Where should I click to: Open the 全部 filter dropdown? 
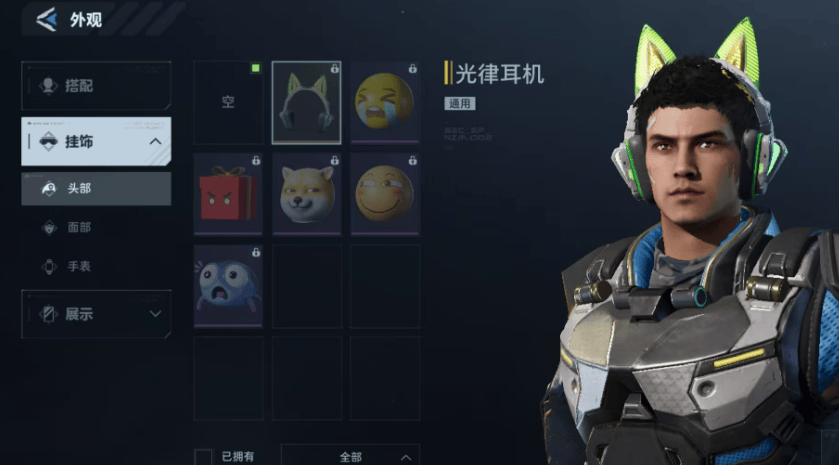point(350,456)
